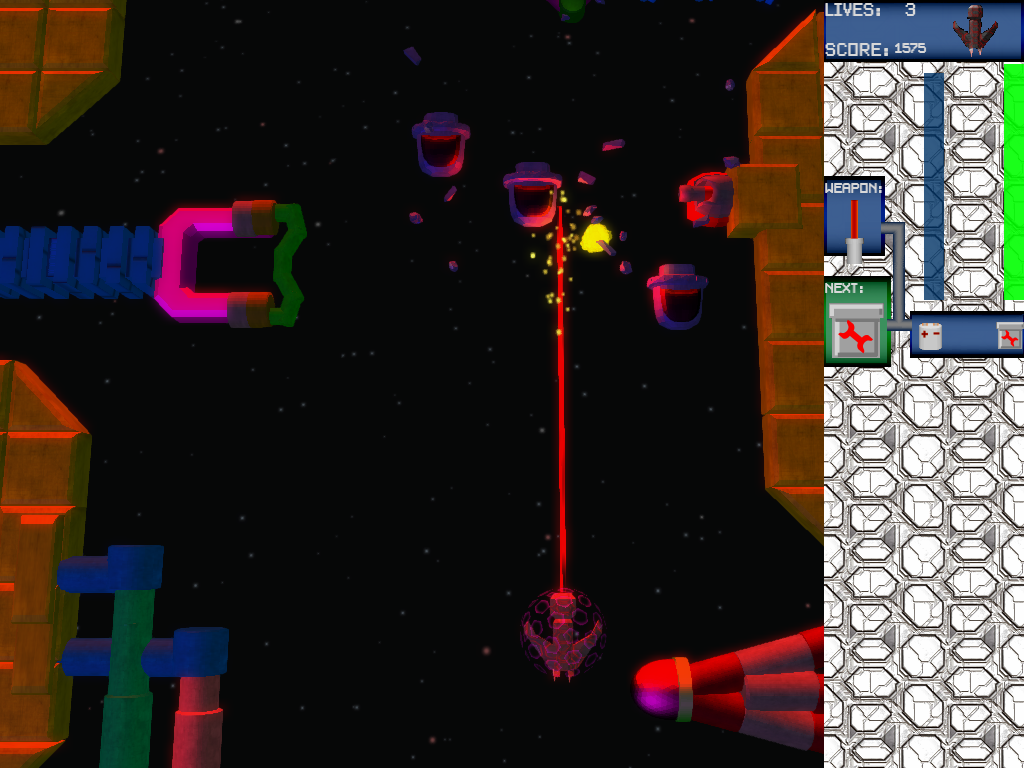Pick the small wrench crate in the queue
This screenshot has height=768, width=1024.
tap(1009, 336)
